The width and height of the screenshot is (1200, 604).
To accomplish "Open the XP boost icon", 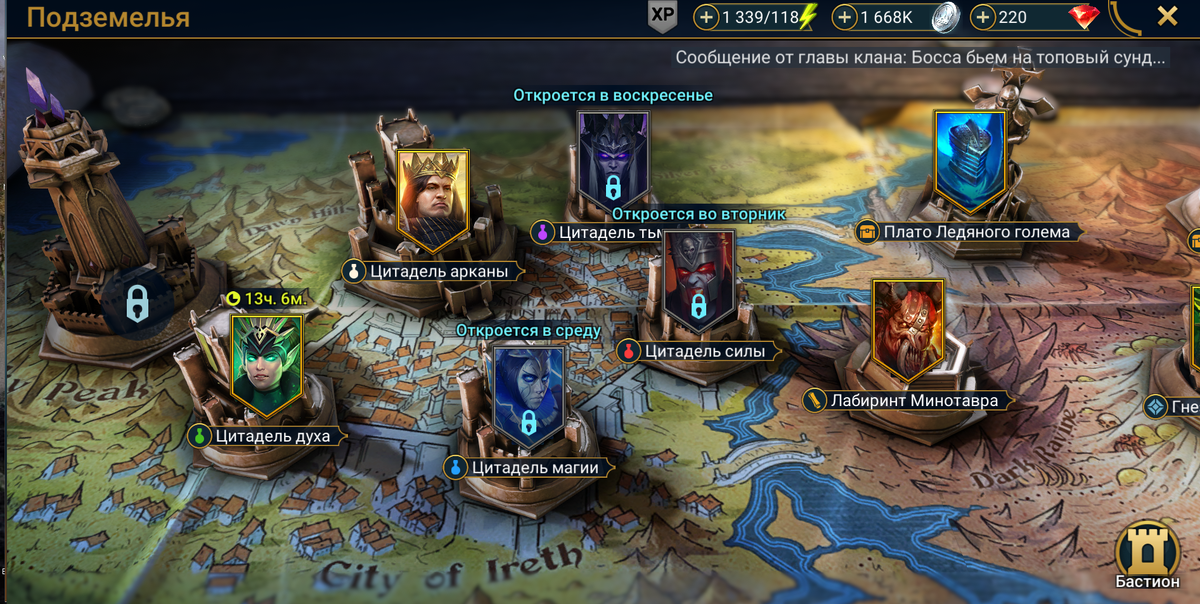I will pyautogui.click(x=662, y=16).
